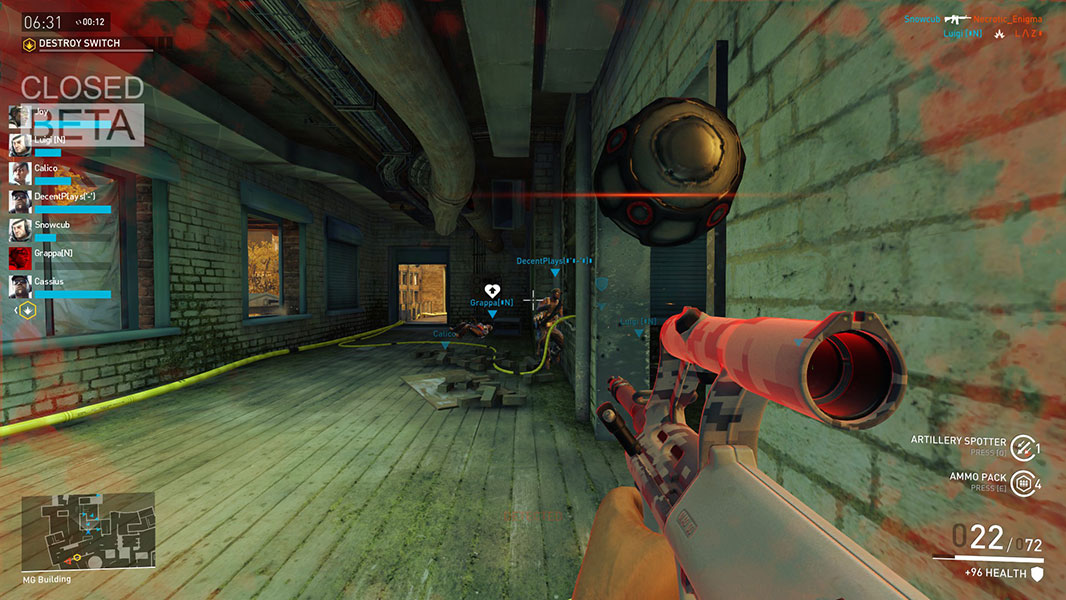Click the revive heart marker above Grappa[N]
Screen dimensions: 1066x600
[x=492, y=290]
